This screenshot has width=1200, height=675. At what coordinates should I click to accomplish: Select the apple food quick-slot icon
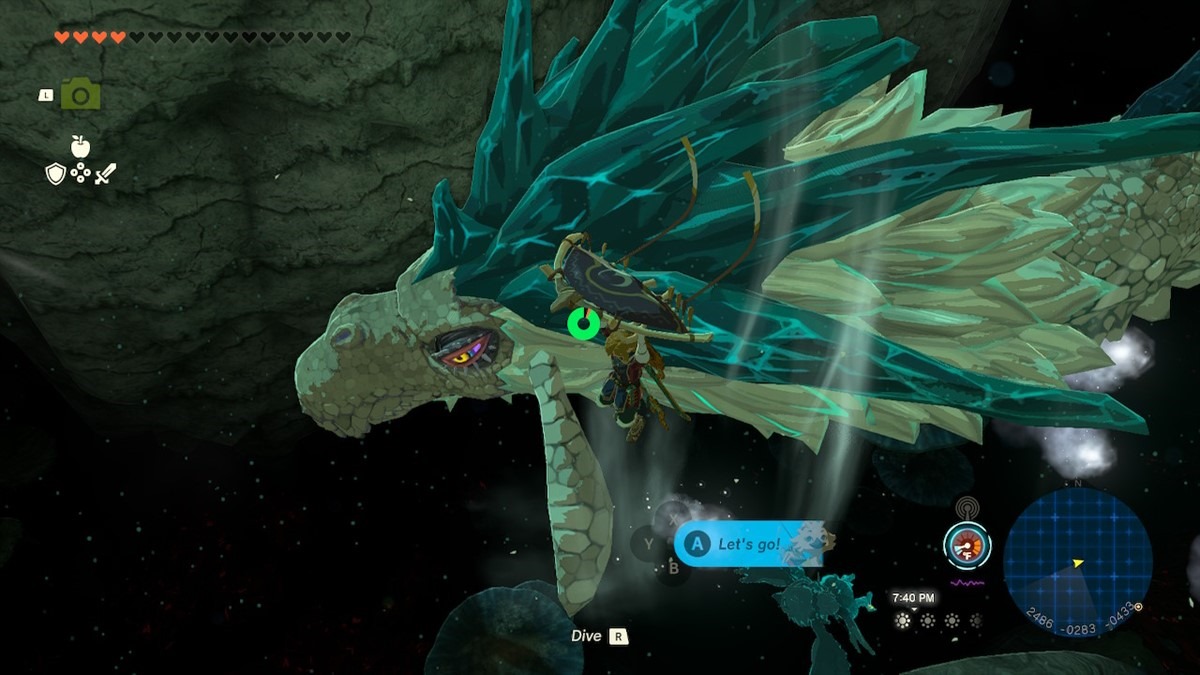tap(80, 147)
